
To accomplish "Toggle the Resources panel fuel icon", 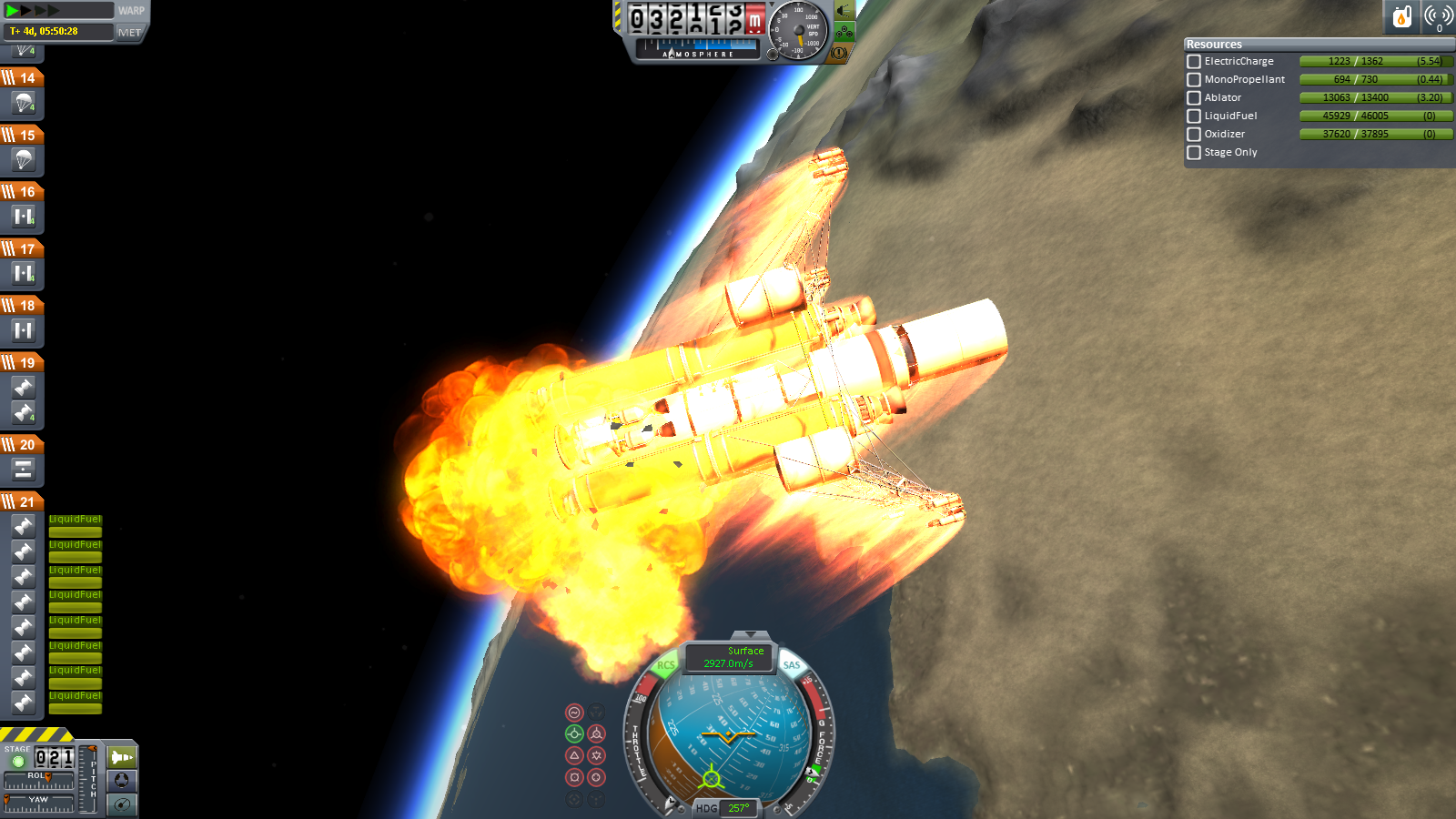I will coord(1401,16).
